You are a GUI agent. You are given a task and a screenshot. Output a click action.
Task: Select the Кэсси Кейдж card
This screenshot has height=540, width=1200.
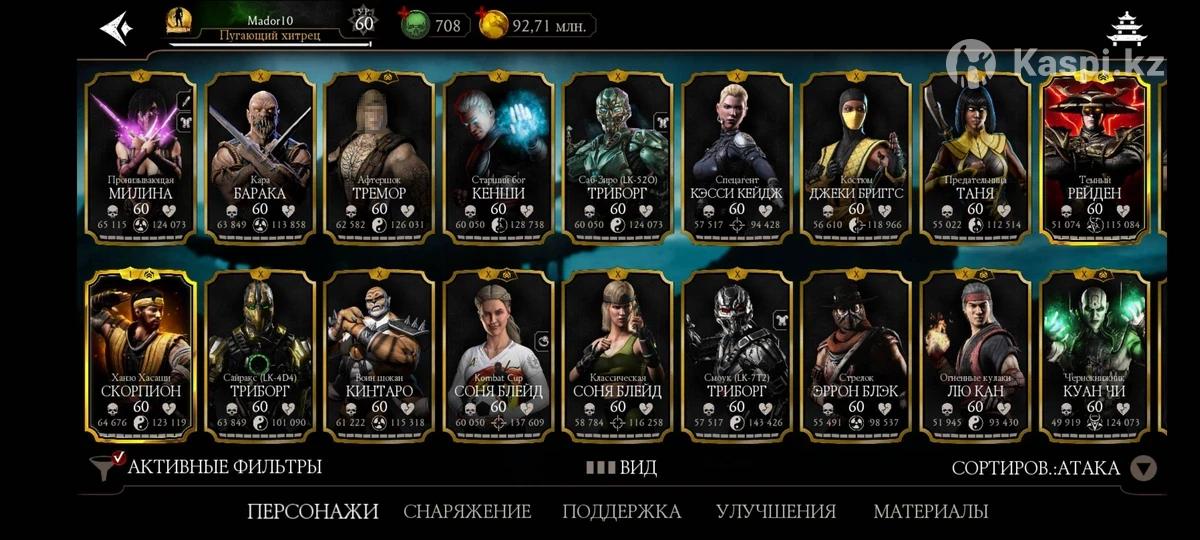pos(737,158)
